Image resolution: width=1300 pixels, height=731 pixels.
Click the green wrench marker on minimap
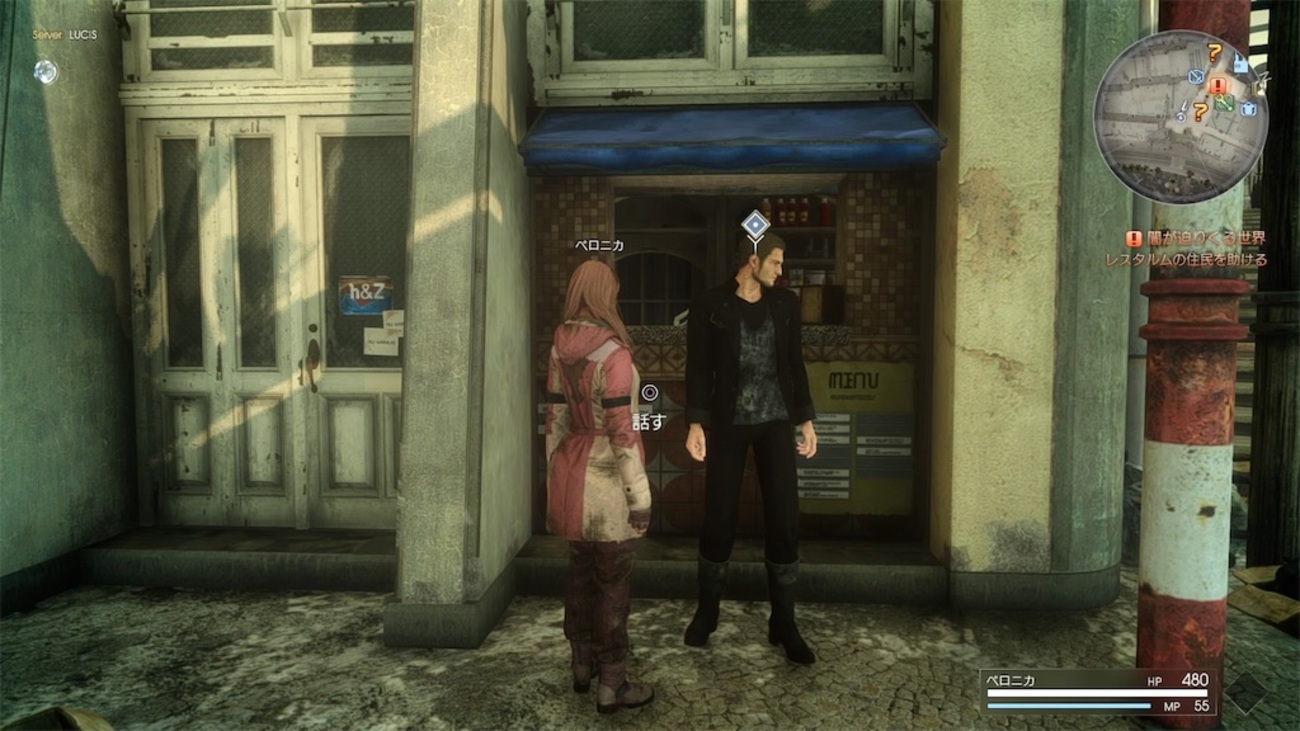[1224, 101]
